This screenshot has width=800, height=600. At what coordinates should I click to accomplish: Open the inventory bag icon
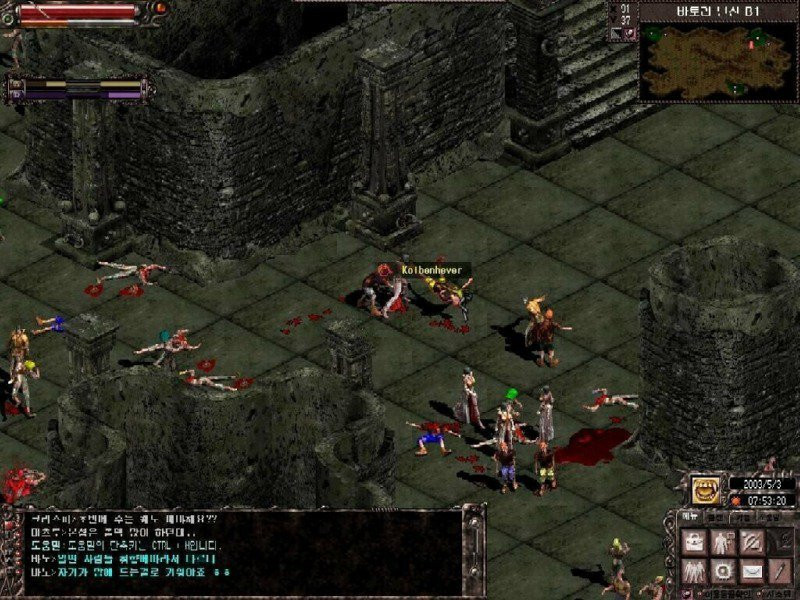click(x=693, y=542)
